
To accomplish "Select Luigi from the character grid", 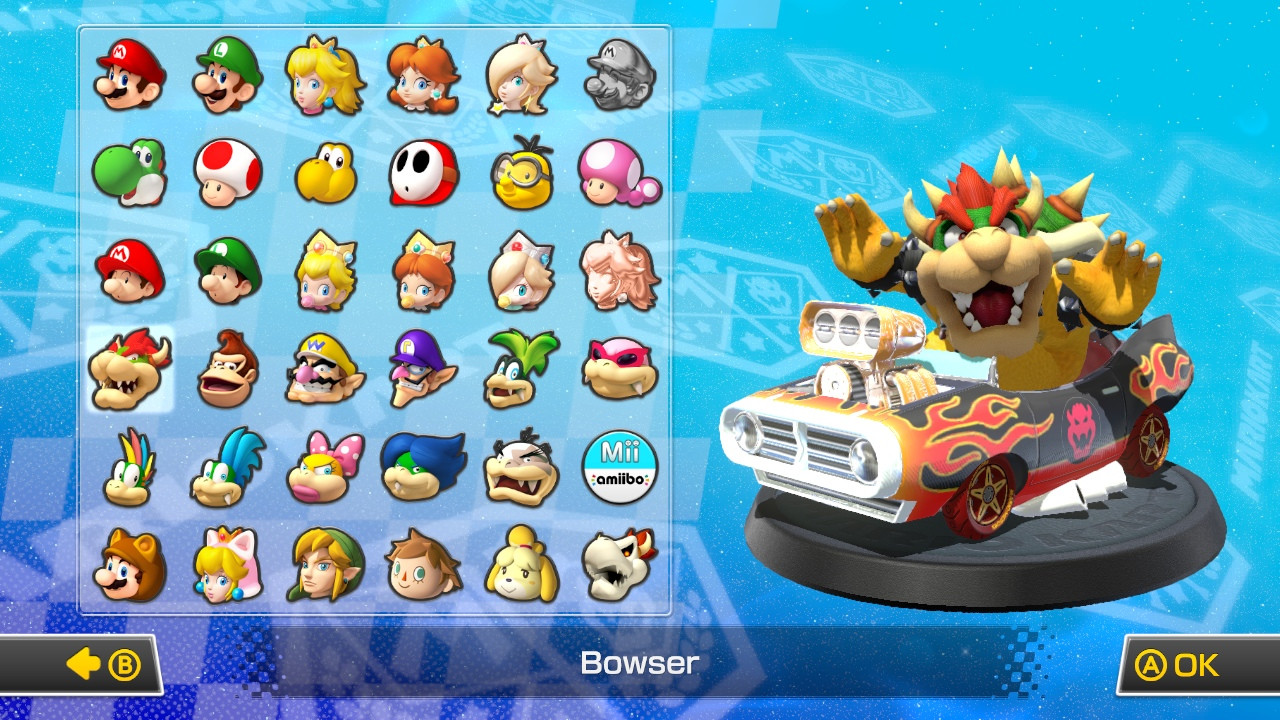I will [x=225, y=75].
